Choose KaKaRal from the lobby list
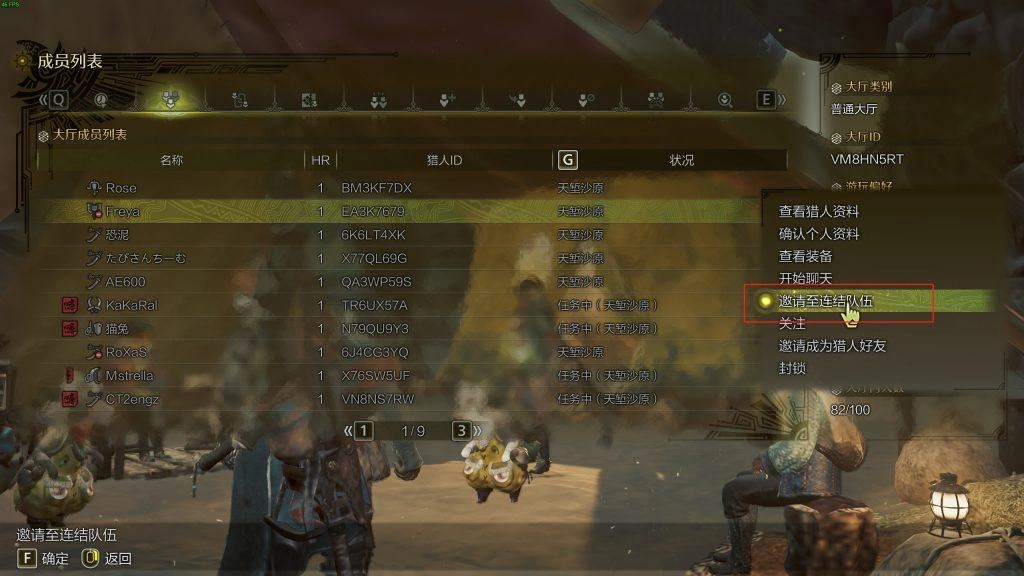This screenshot has height=576, width=1024. [131, 305]
